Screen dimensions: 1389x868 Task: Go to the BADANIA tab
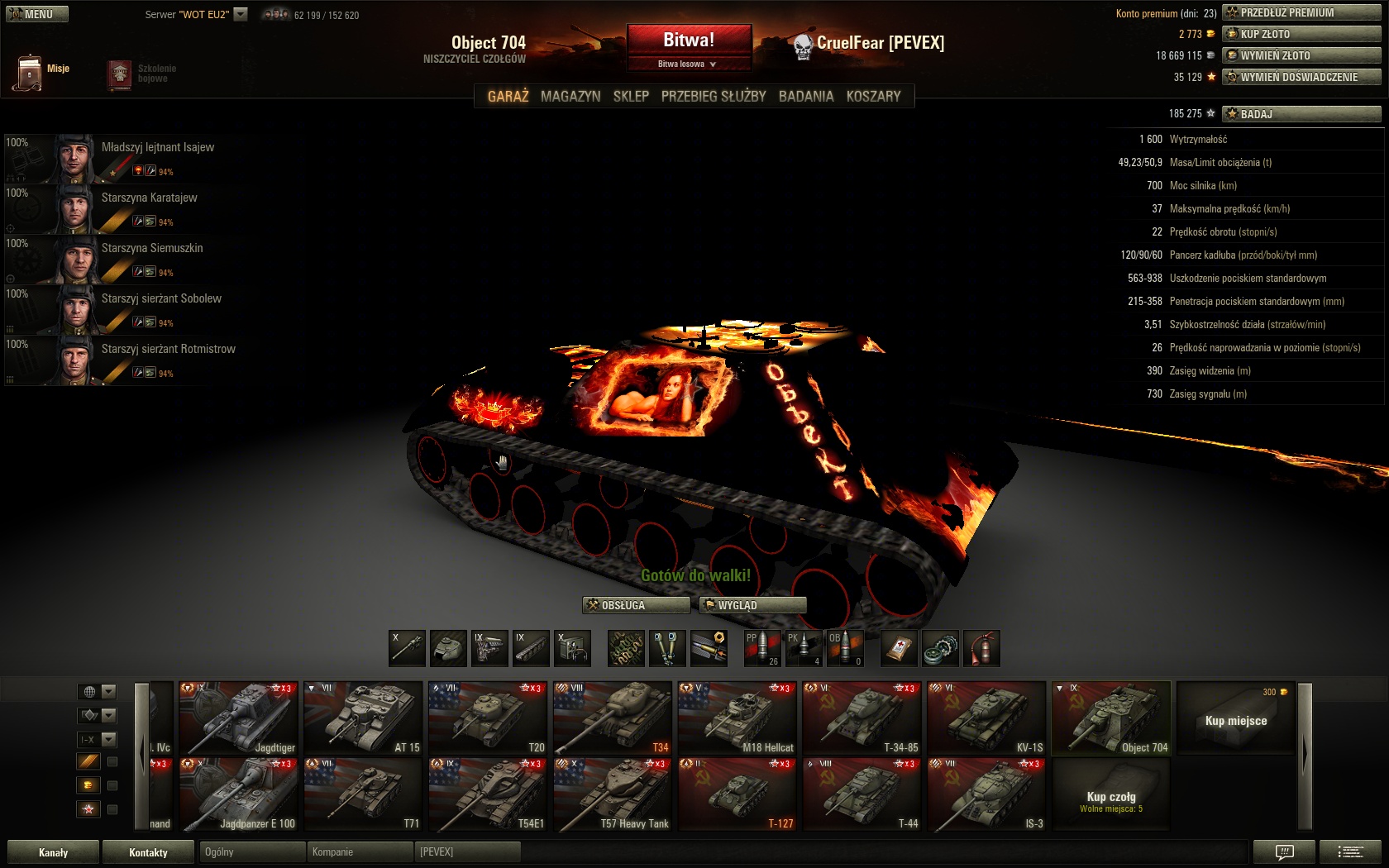pyautogui.click(x=806, y=97)
